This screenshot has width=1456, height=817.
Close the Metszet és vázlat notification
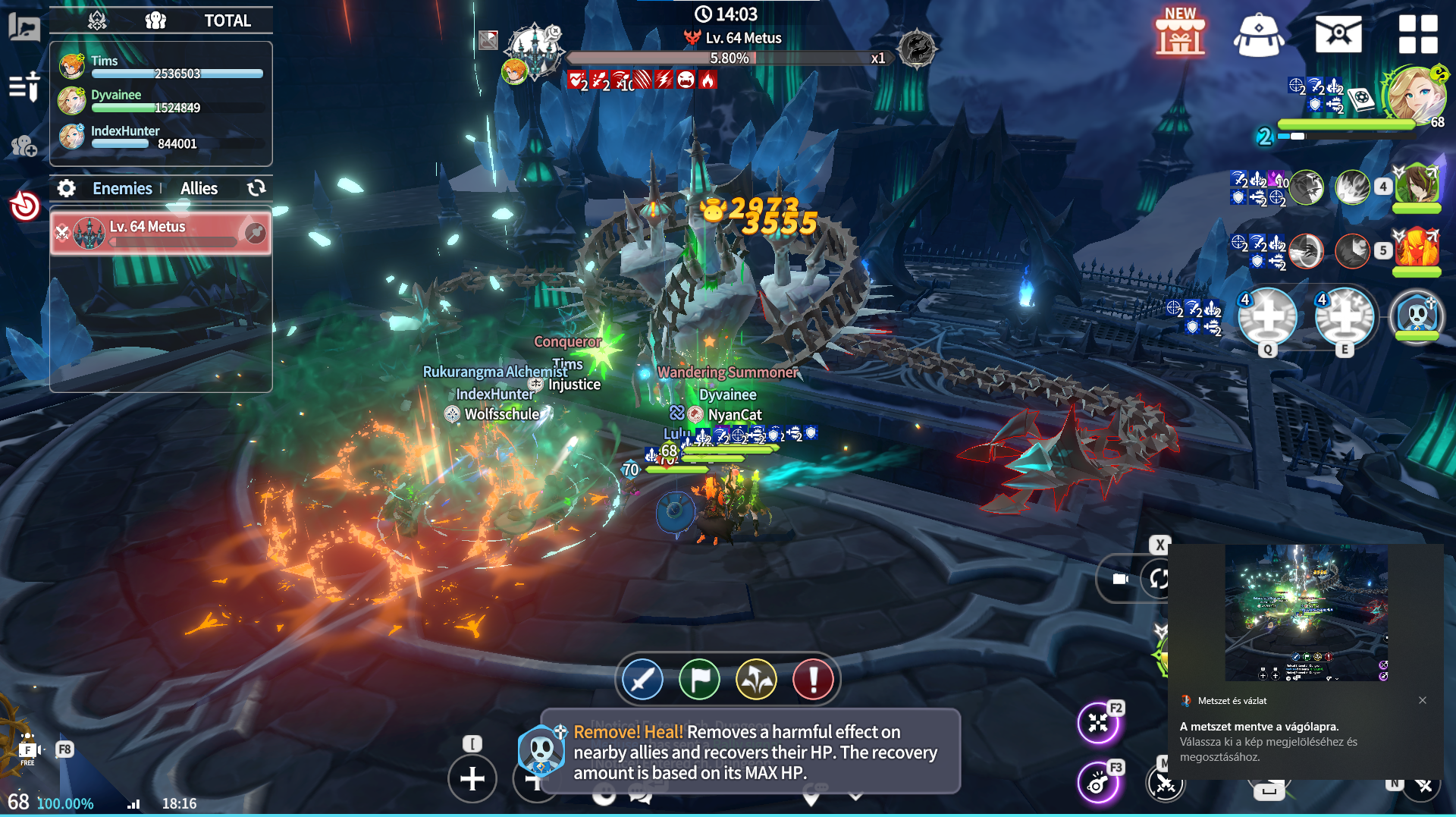[x=1423, y=700]
